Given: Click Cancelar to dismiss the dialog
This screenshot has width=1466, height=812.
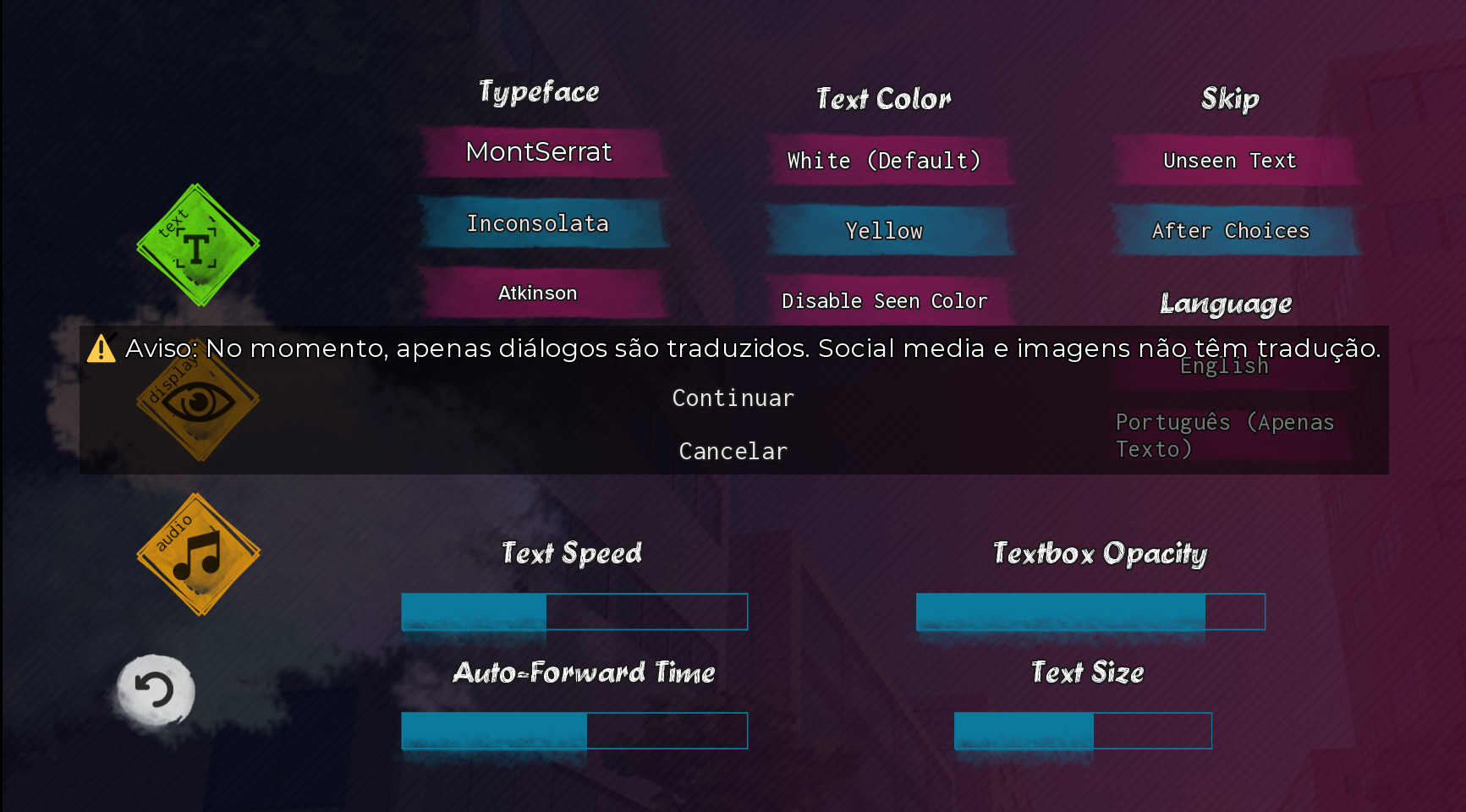Looking at the screenshot, I should click(733, 451).
